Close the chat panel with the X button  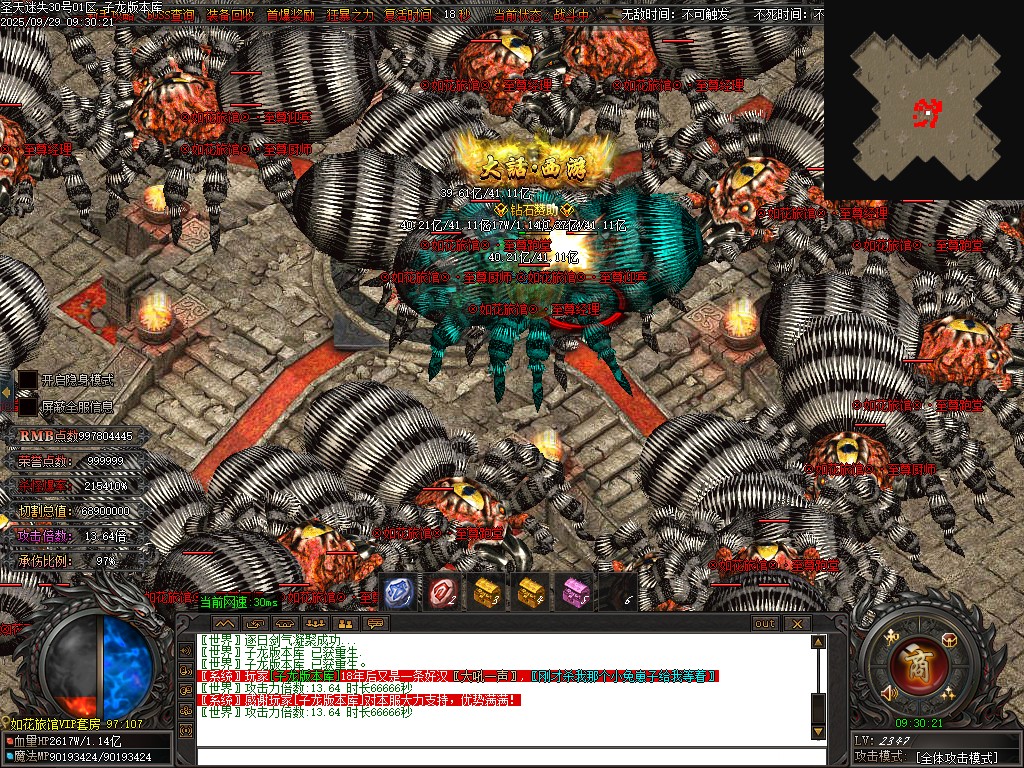[797, 623]
